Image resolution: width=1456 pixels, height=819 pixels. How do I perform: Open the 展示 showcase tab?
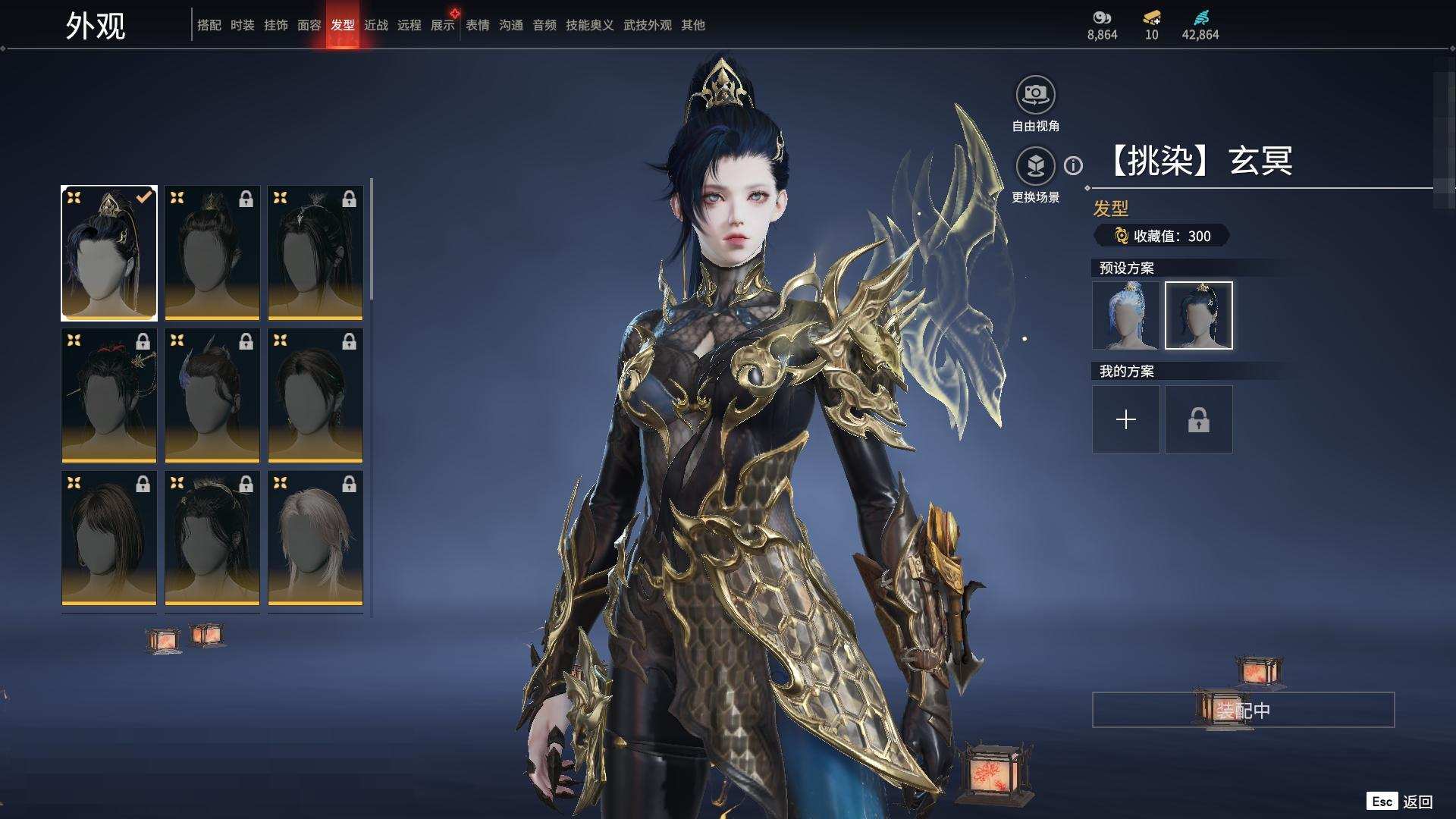pyautogui.click(x=442, y=25)
